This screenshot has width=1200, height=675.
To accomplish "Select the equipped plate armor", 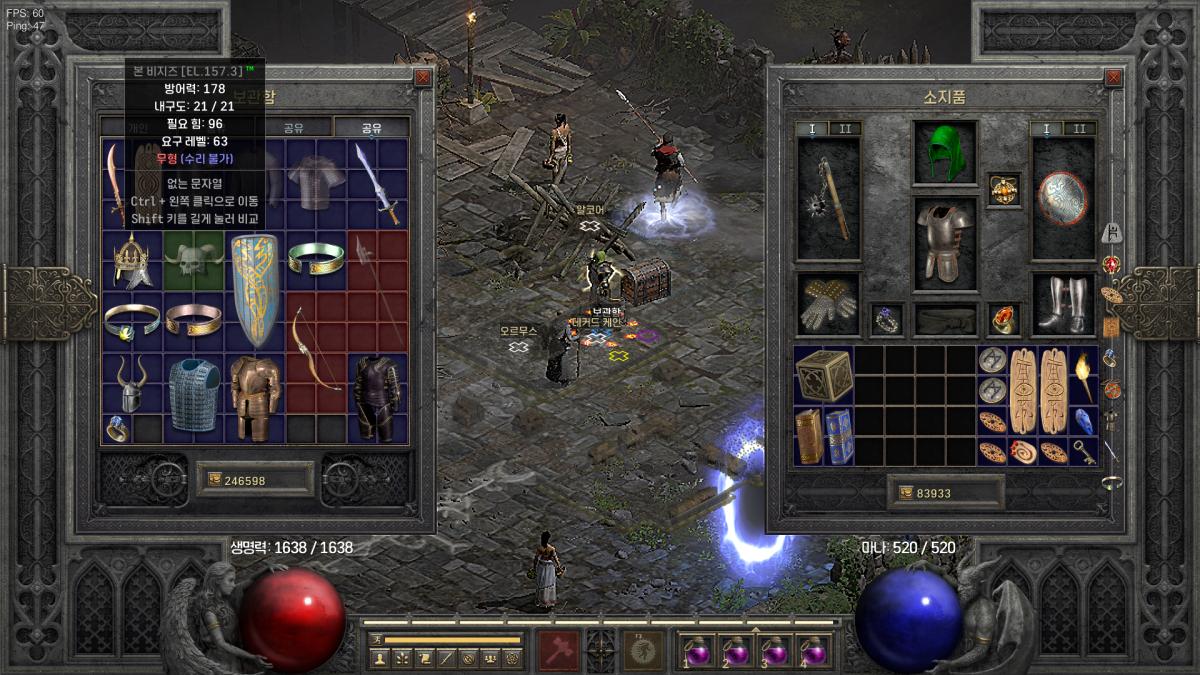I will coord(944,242).
